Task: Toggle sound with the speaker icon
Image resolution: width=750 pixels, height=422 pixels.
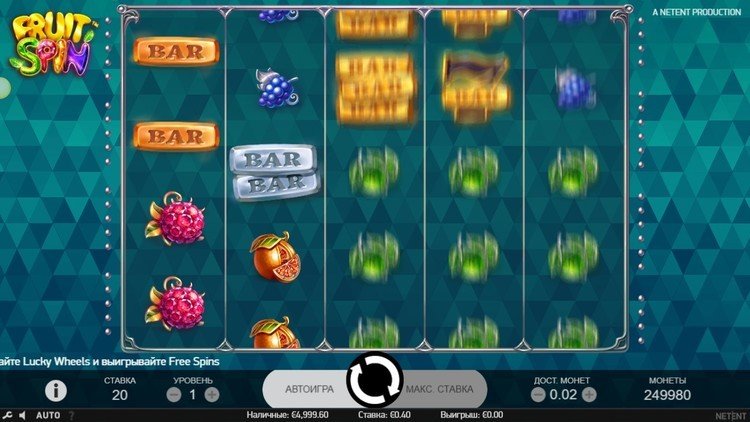Action: [23, 415]
